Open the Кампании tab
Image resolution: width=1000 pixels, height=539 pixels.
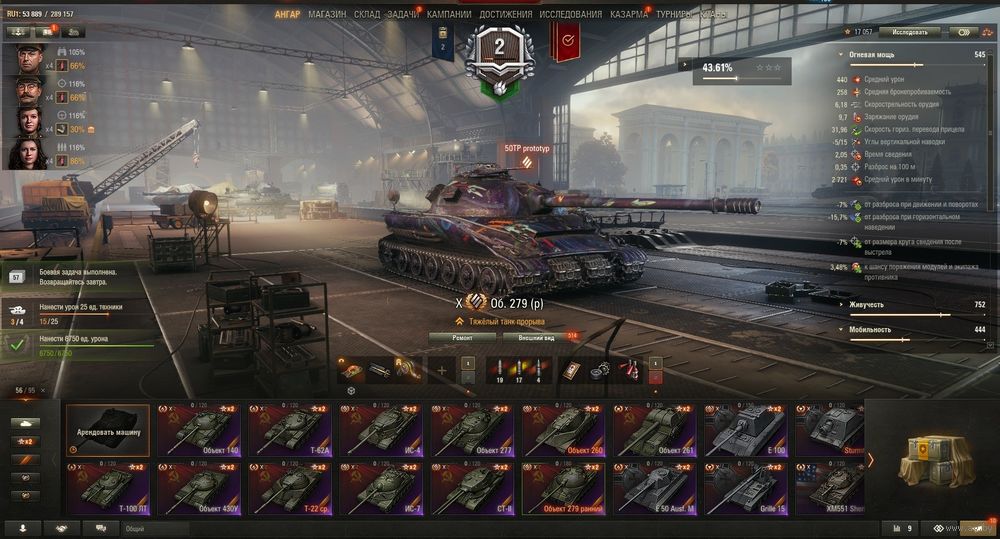coord(449,15)
